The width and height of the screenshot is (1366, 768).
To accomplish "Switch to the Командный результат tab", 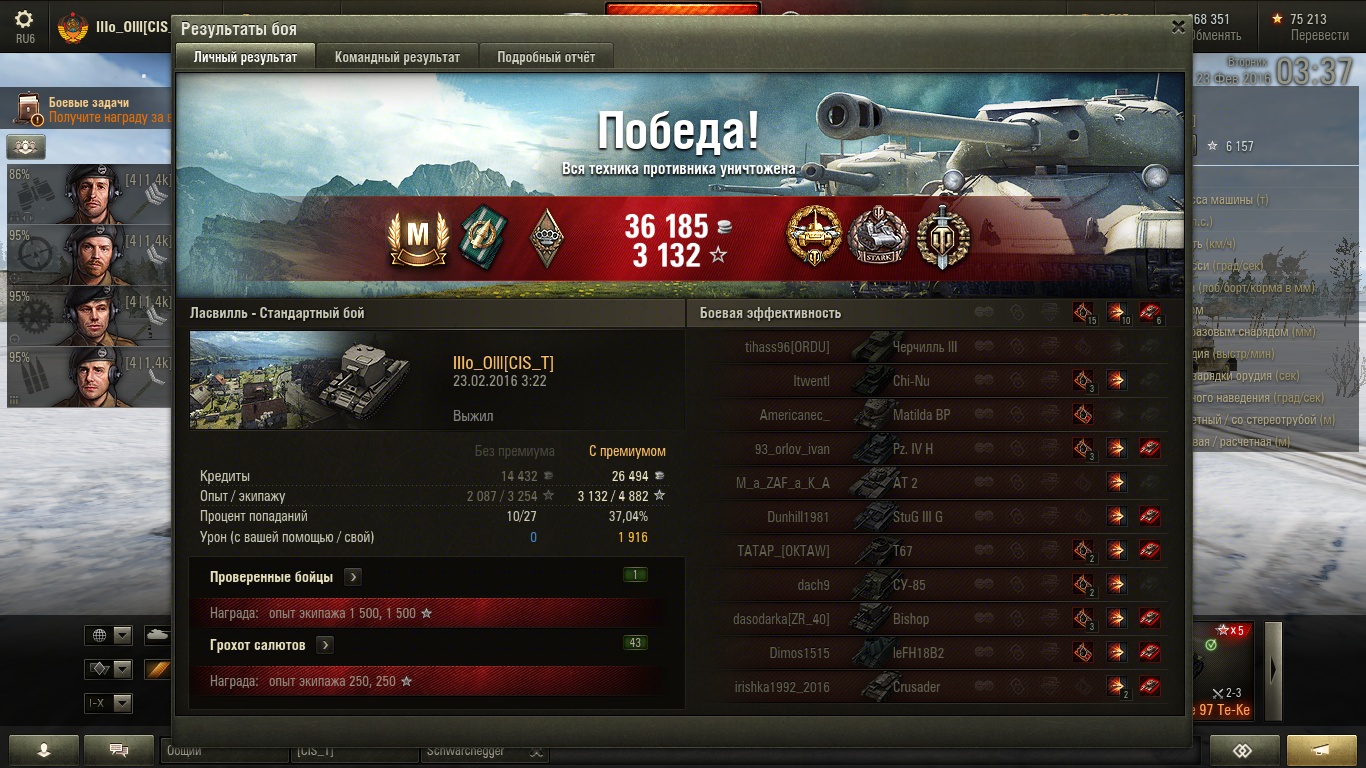I will [x=397, y=57].
